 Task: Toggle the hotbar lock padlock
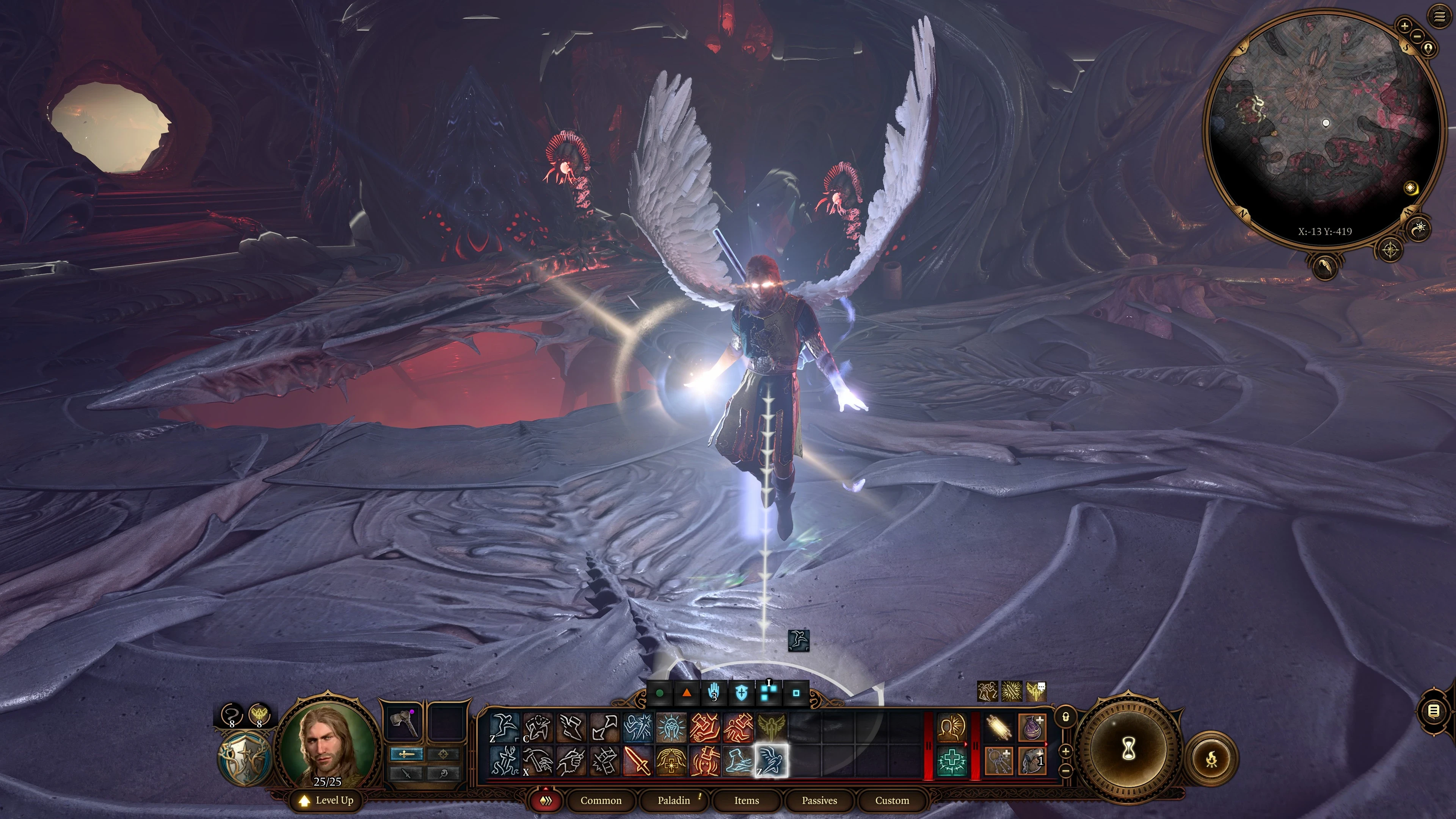tap(1066, 717)
